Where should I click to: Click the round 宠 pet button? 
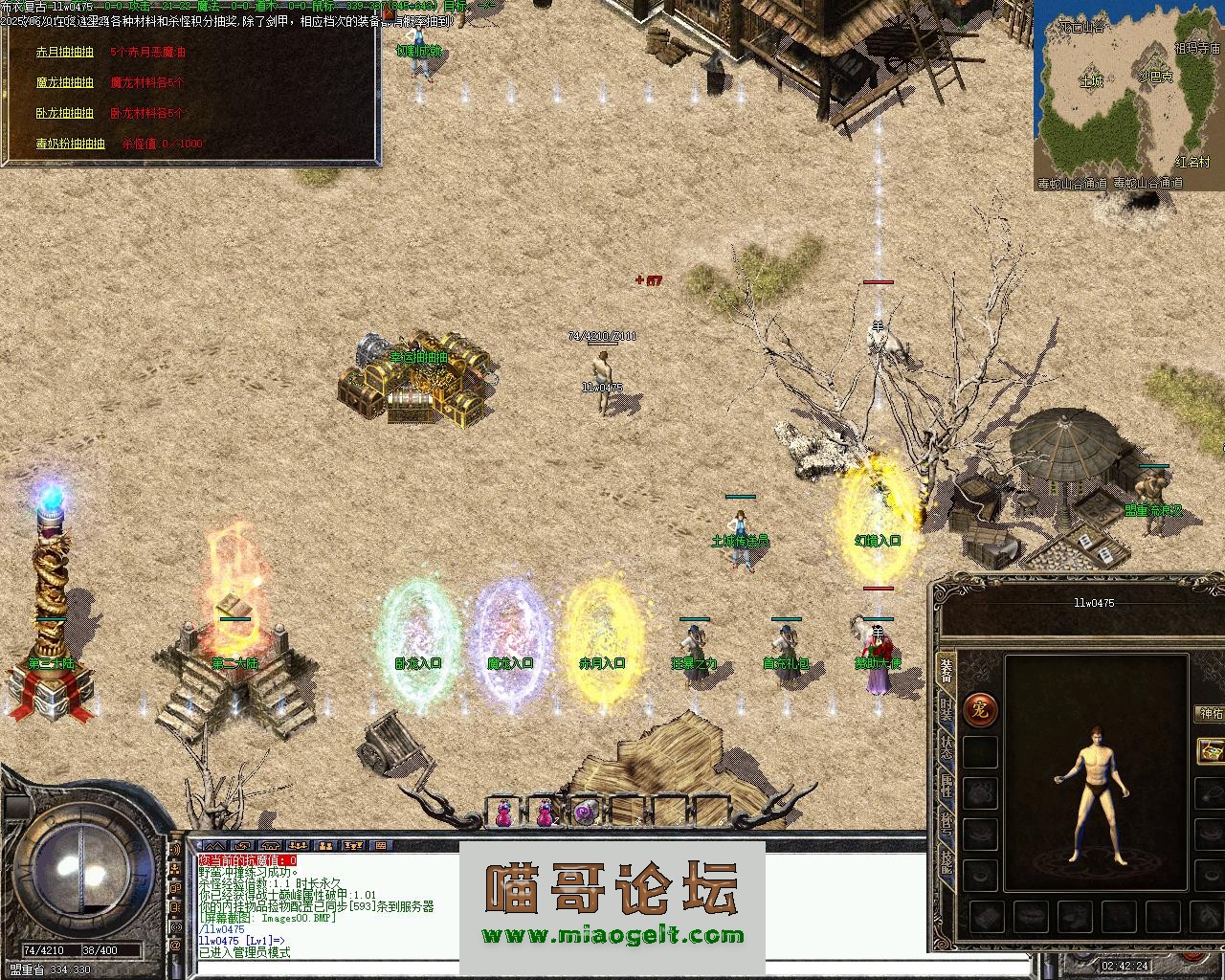[981, 709]
